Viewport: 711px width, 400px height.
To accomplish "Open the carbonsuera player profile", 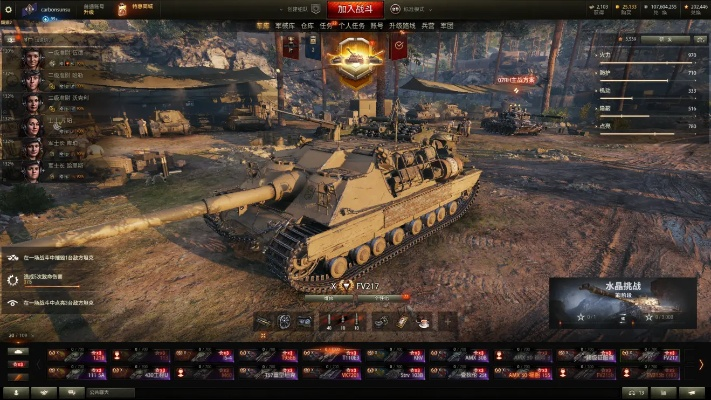I will click(x=50, y=8).
